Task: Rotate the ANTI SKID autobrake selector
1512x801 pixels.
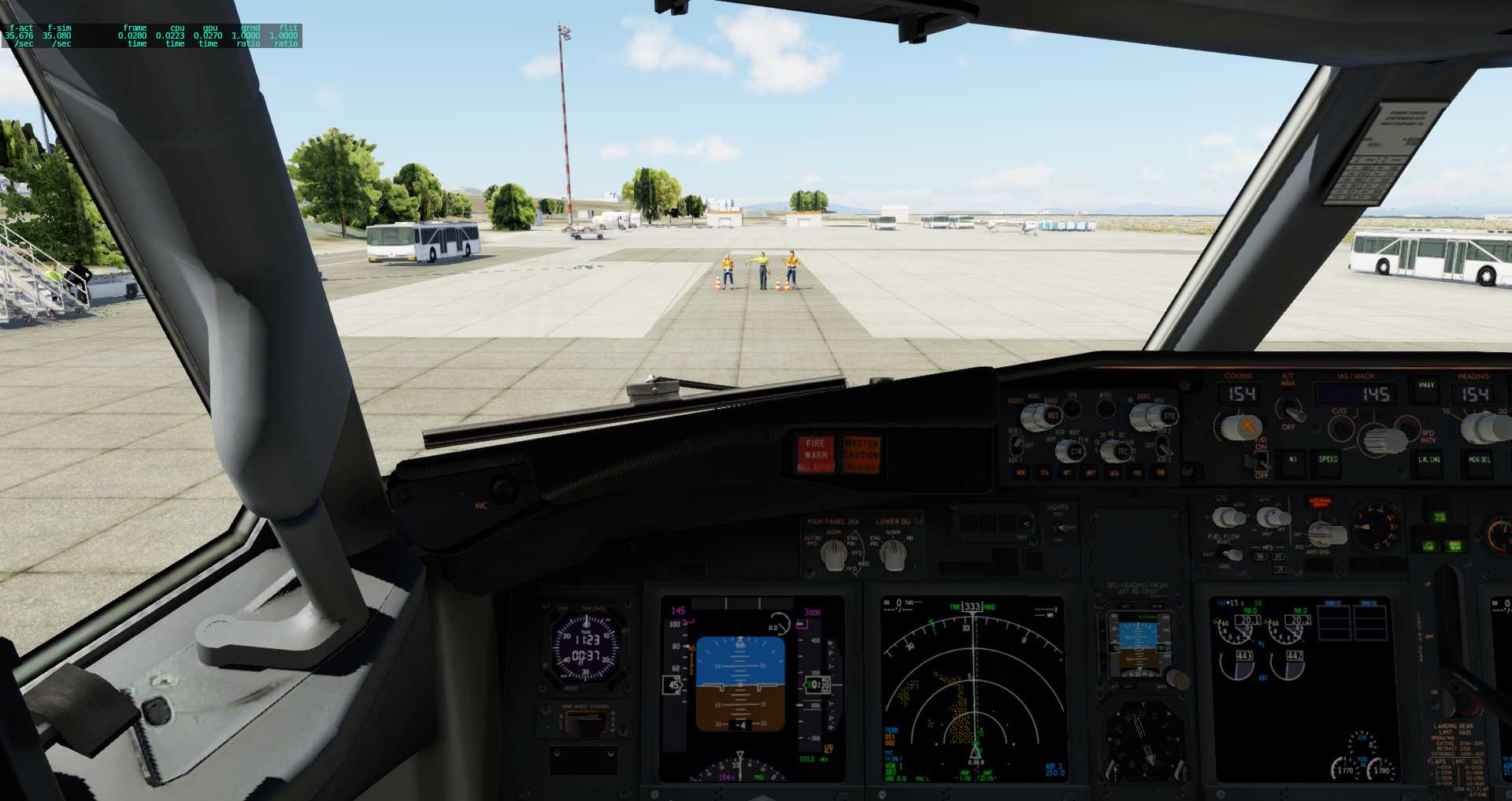Action: click(1326, 532)
